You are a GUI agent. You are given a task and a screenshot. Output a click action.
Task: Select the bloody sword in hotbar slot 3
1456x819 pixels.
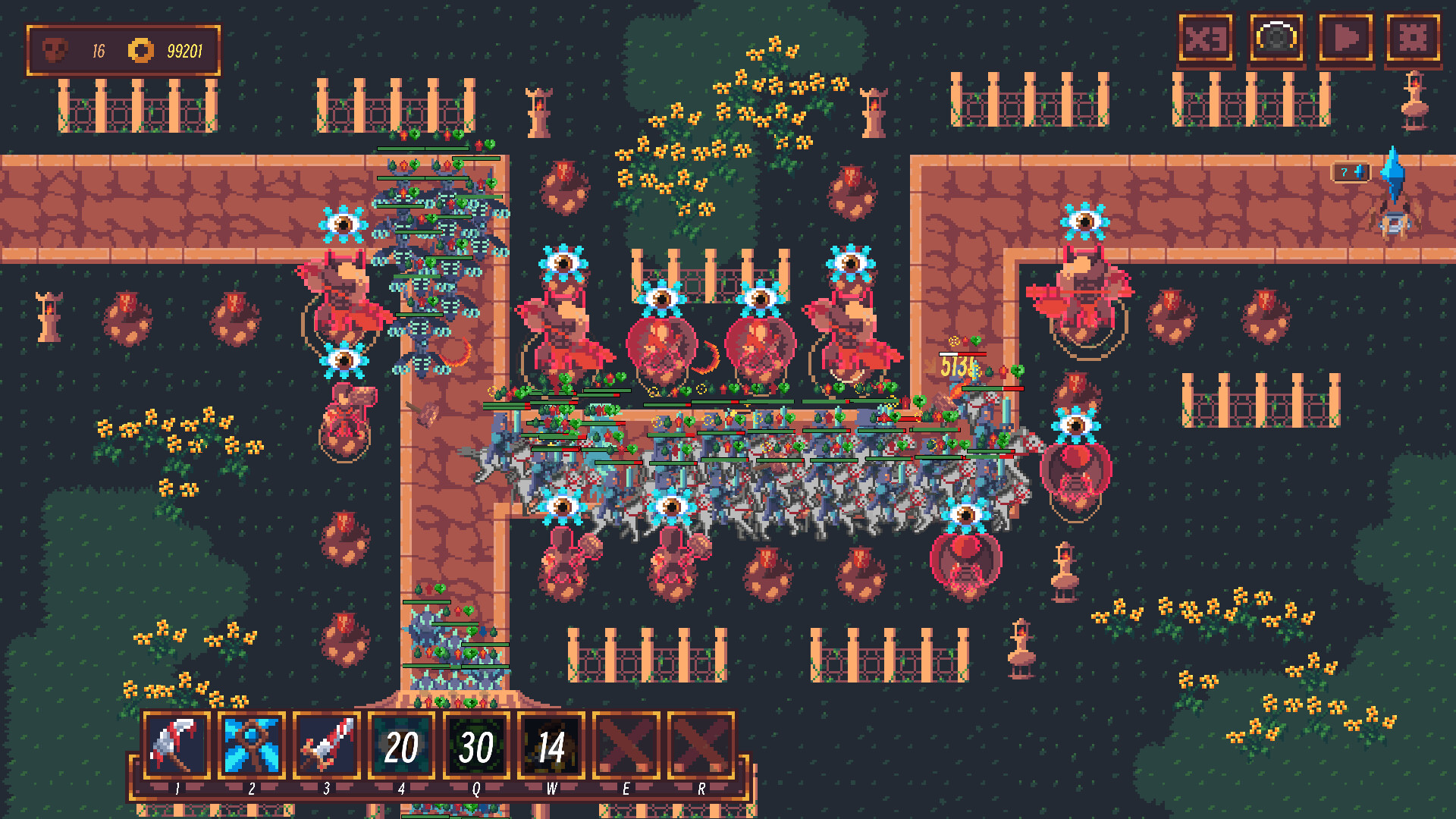326,747
